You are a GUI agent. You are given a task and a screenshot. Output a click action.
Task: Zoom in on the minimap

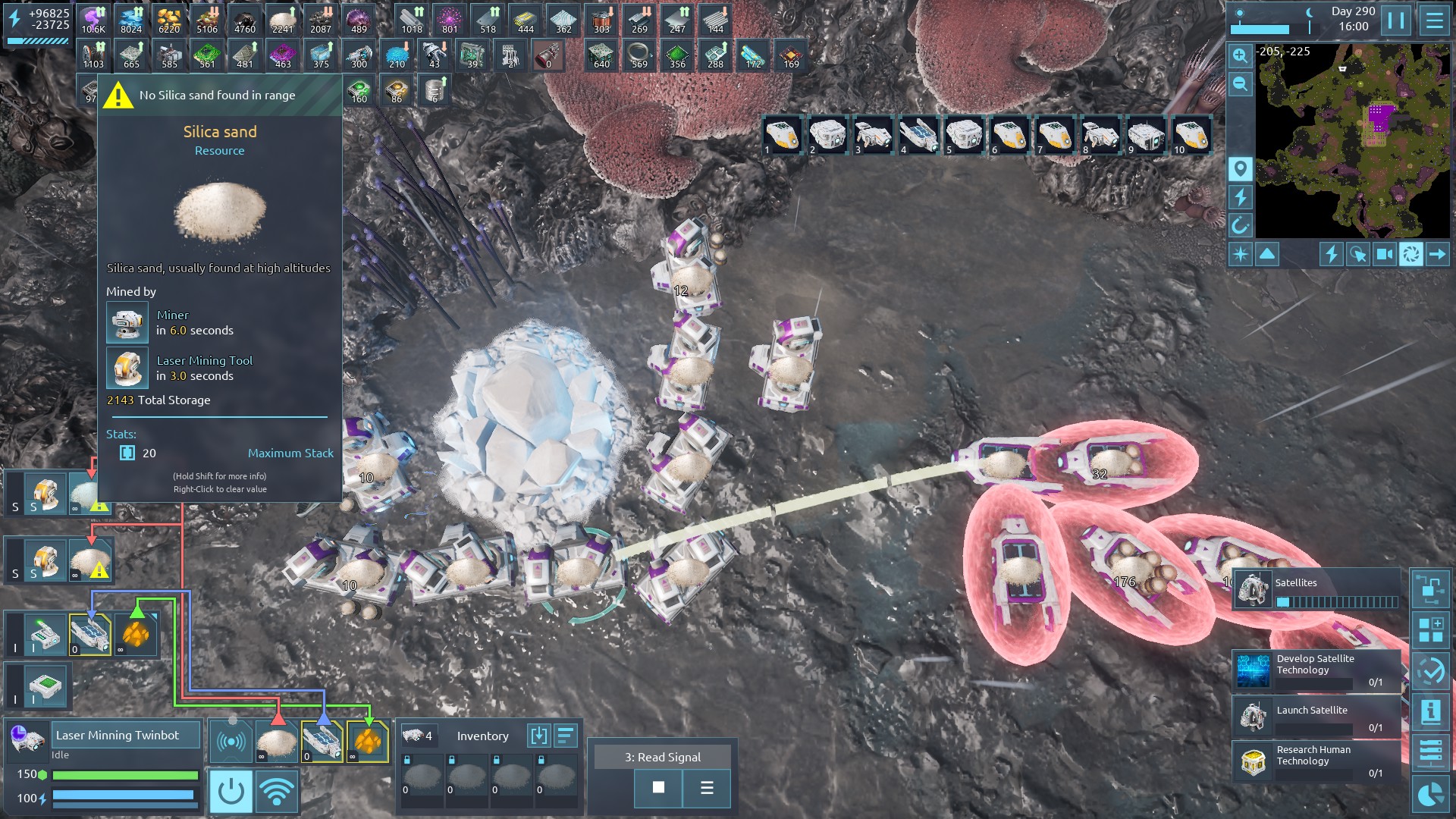coord(1240,55)
